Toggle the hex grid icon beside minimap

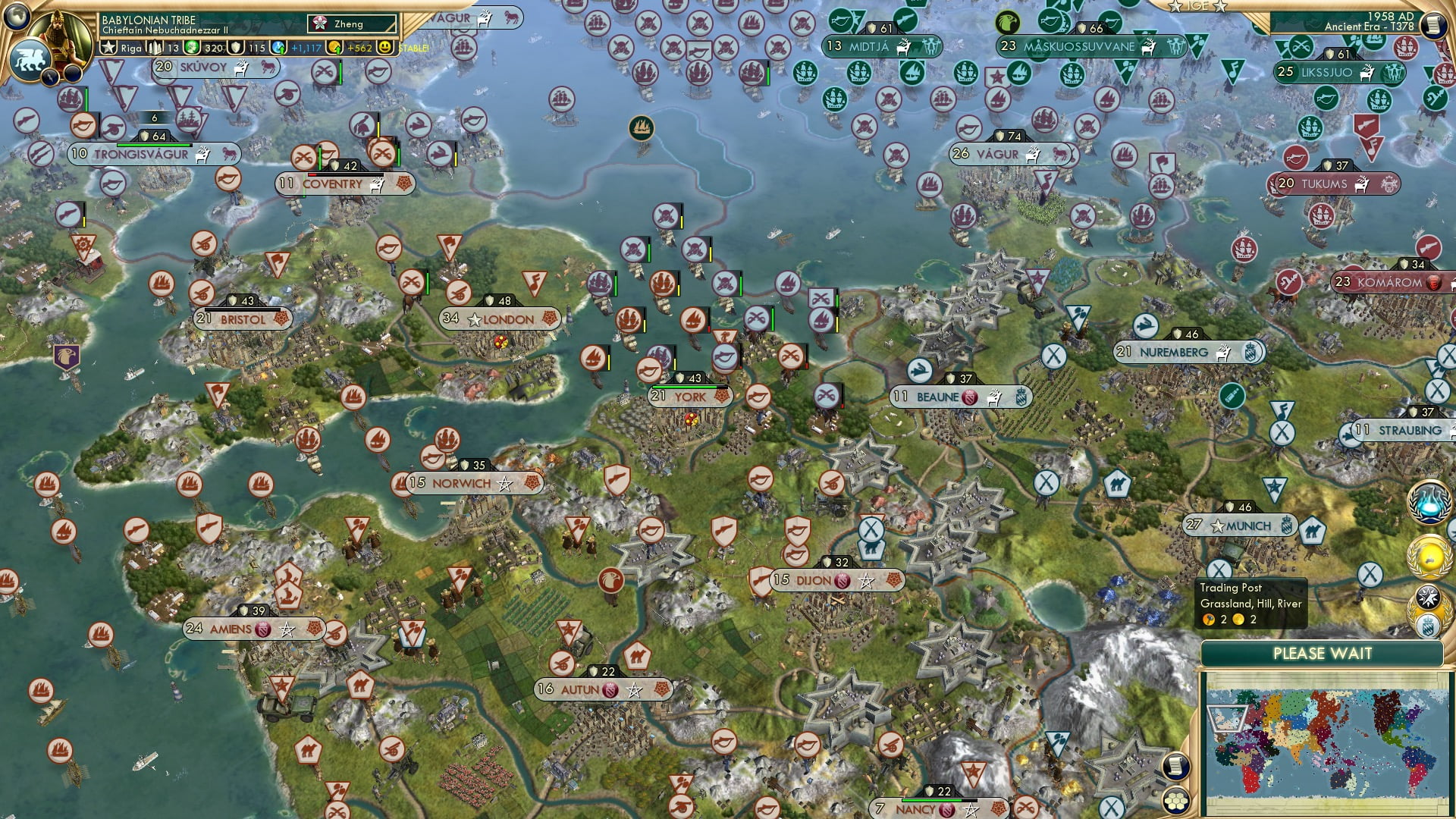tap(1176, 800)
